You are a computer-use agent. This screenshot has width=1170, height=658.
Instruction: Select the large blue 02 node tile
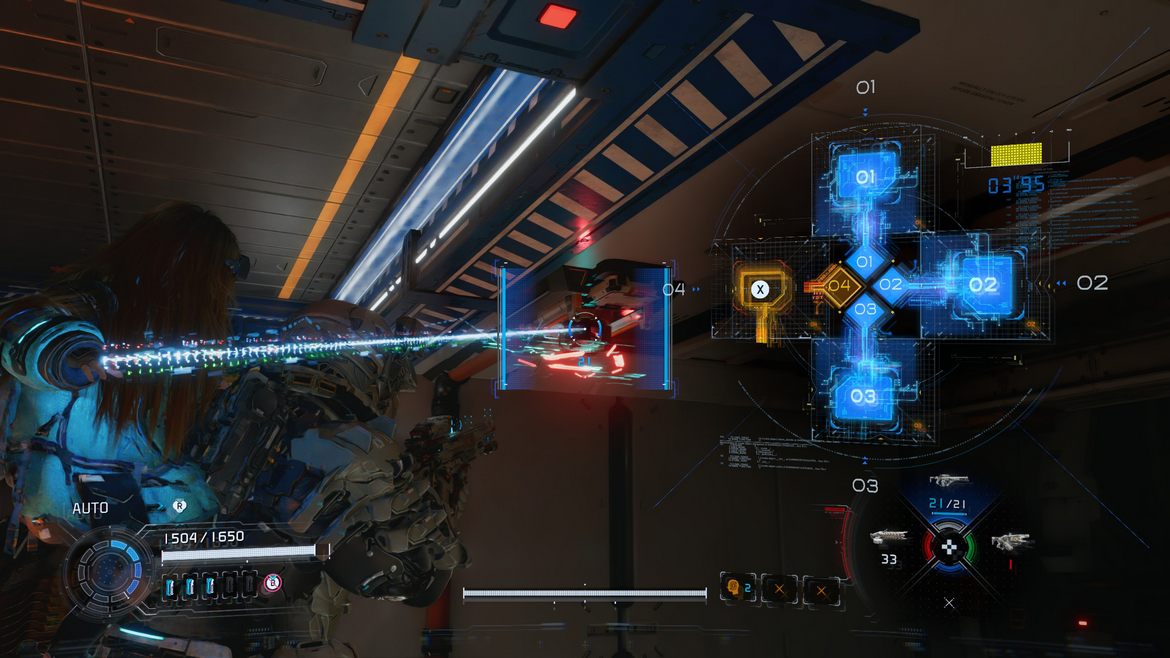click(982, 284)
